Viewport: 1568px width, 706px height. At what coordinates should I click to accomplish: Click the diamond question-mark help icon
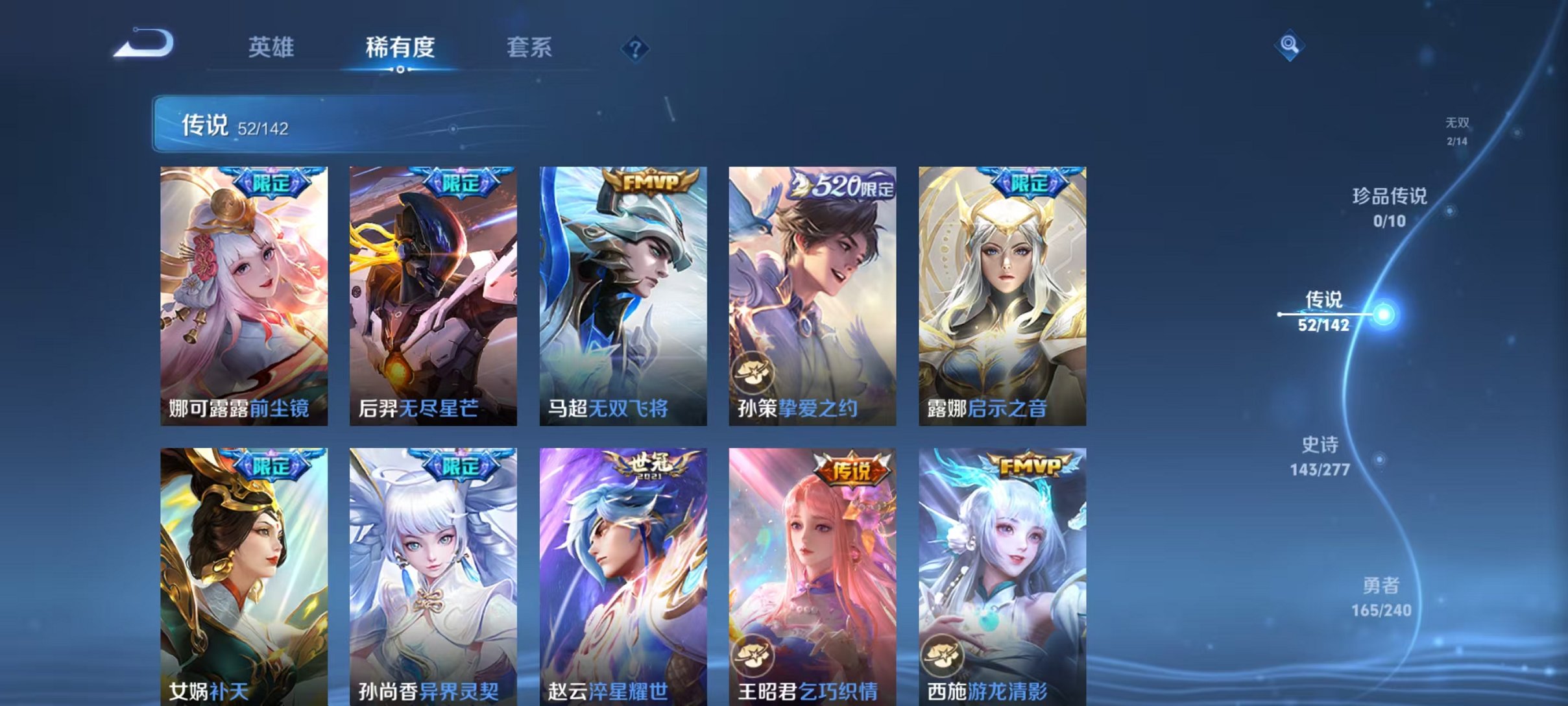[636, 48]
